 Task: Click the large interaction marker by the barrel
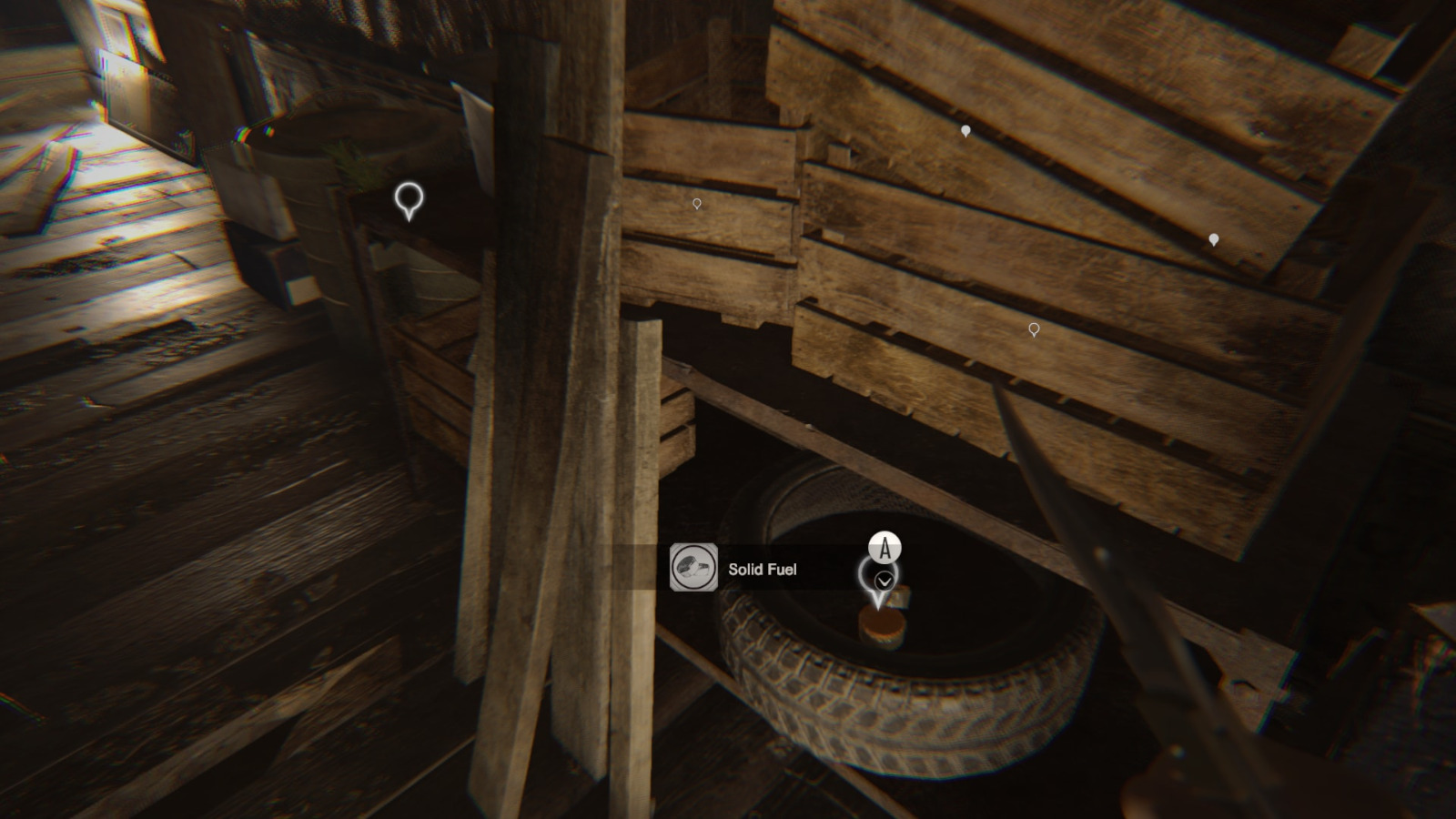409,197
